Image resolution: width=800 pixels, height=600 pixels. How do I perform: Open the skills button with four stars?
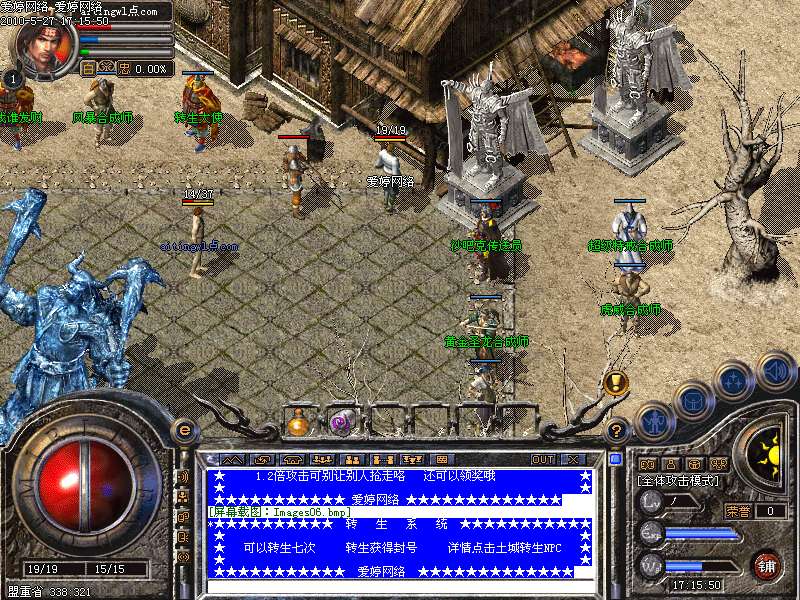click(734, 381)
